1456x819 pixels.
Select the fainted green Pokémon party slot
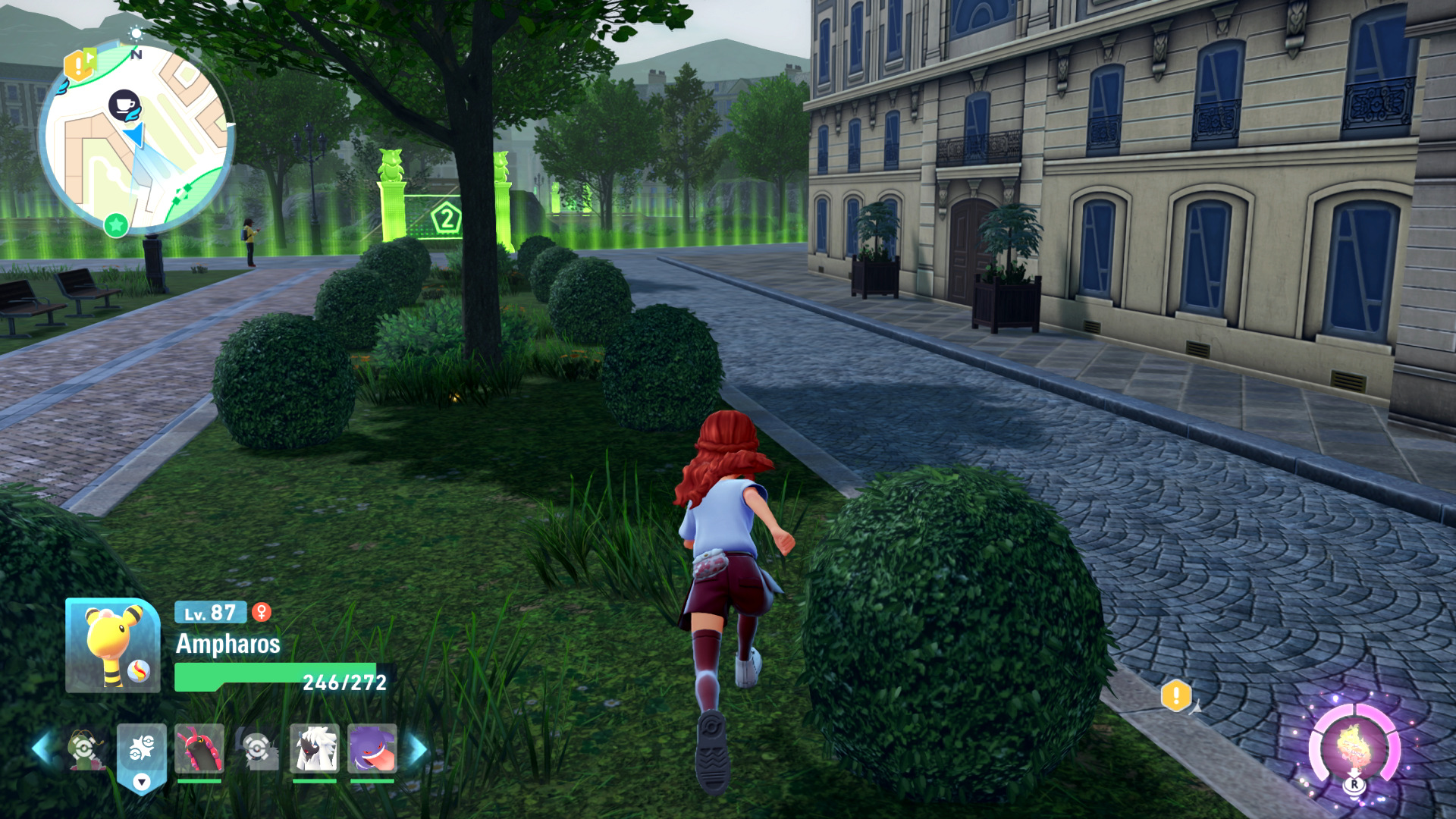[x=85, y=748]
